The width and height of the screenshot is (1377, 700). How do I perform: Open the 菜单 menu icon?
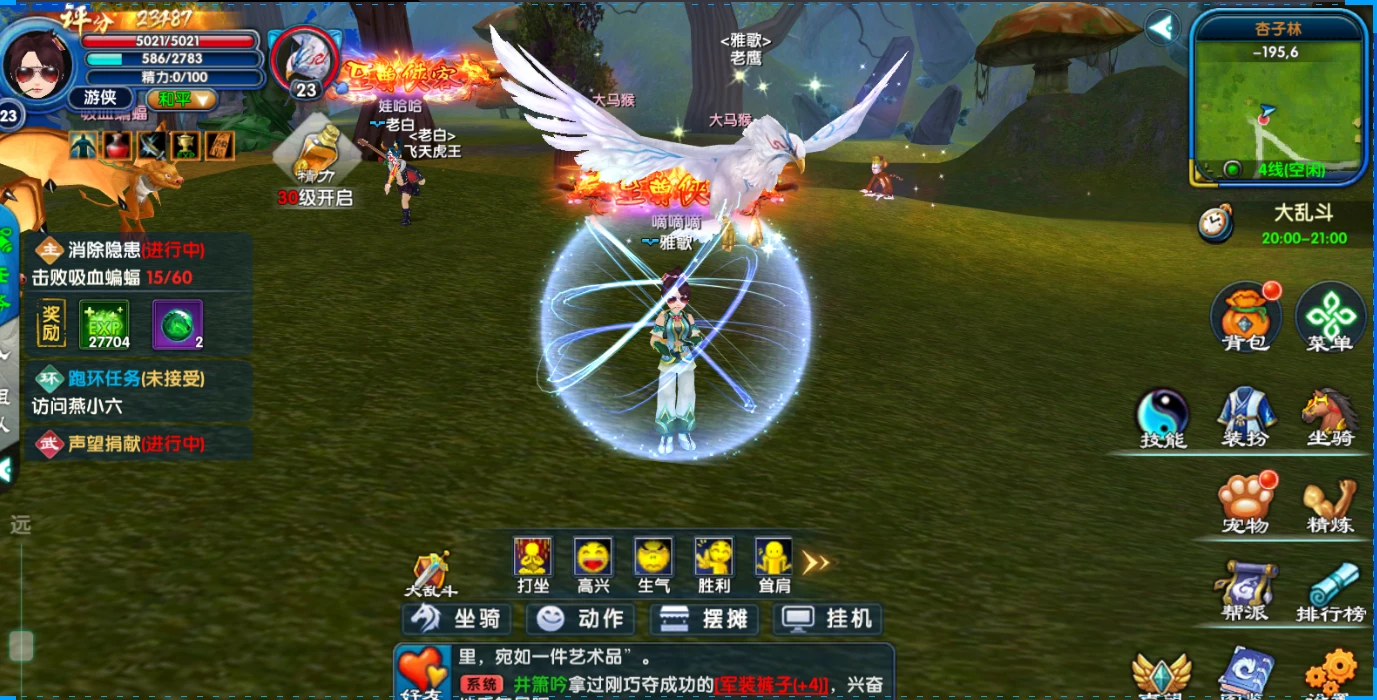1330,317
